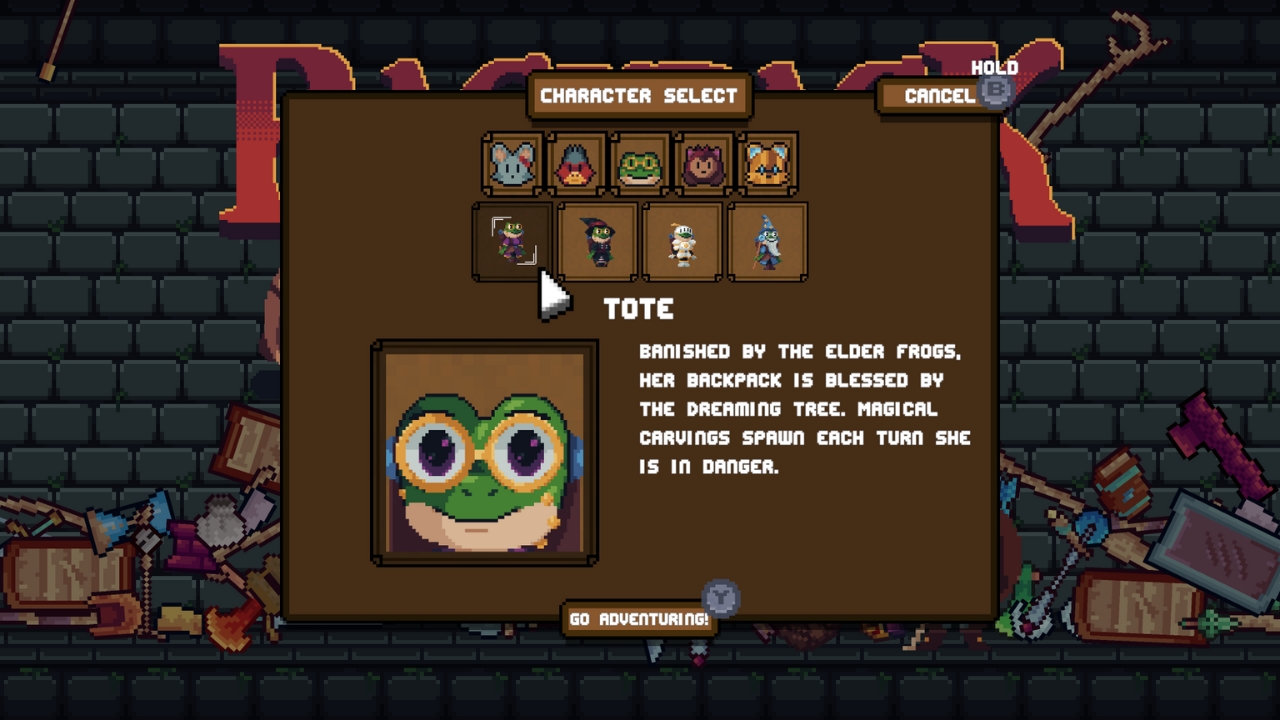The width and height of the screenshot is (1280, 720).
Task: Choose the witch hat frog skin
Action: pyautogui.click(x=598, y=242)
